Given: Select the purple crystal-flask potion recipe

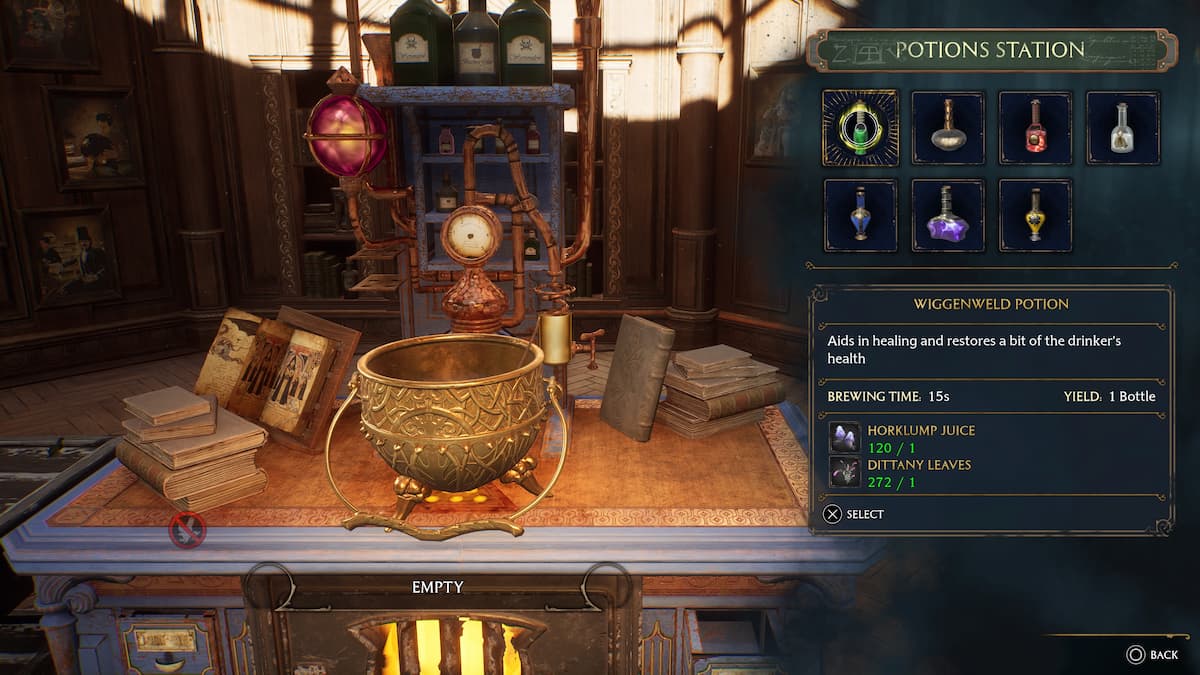Looking at the screenshot, I should [x=948, y=215].
